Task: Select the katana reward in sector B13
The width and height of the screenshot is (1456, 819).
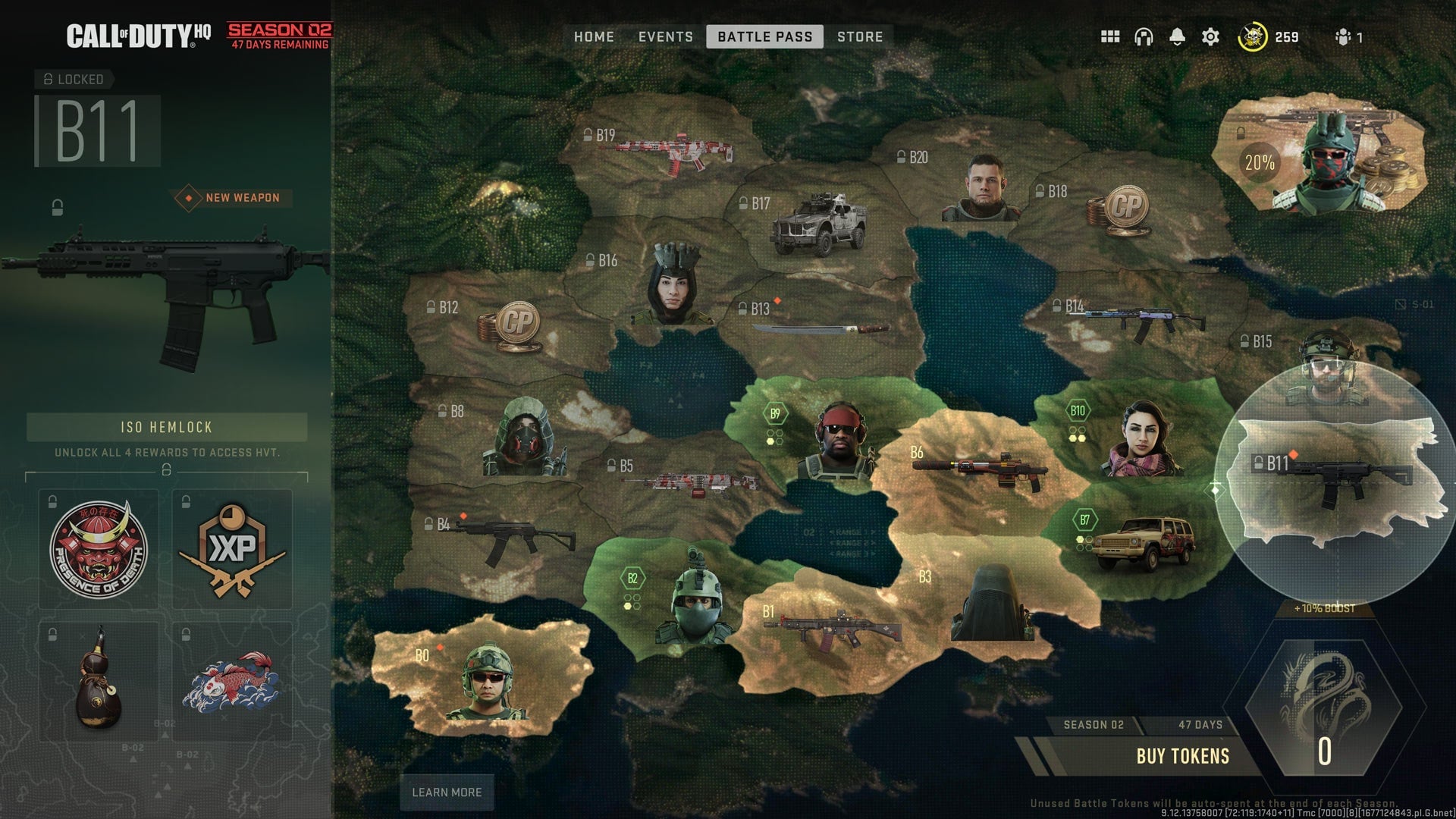Action: [821, 328]
